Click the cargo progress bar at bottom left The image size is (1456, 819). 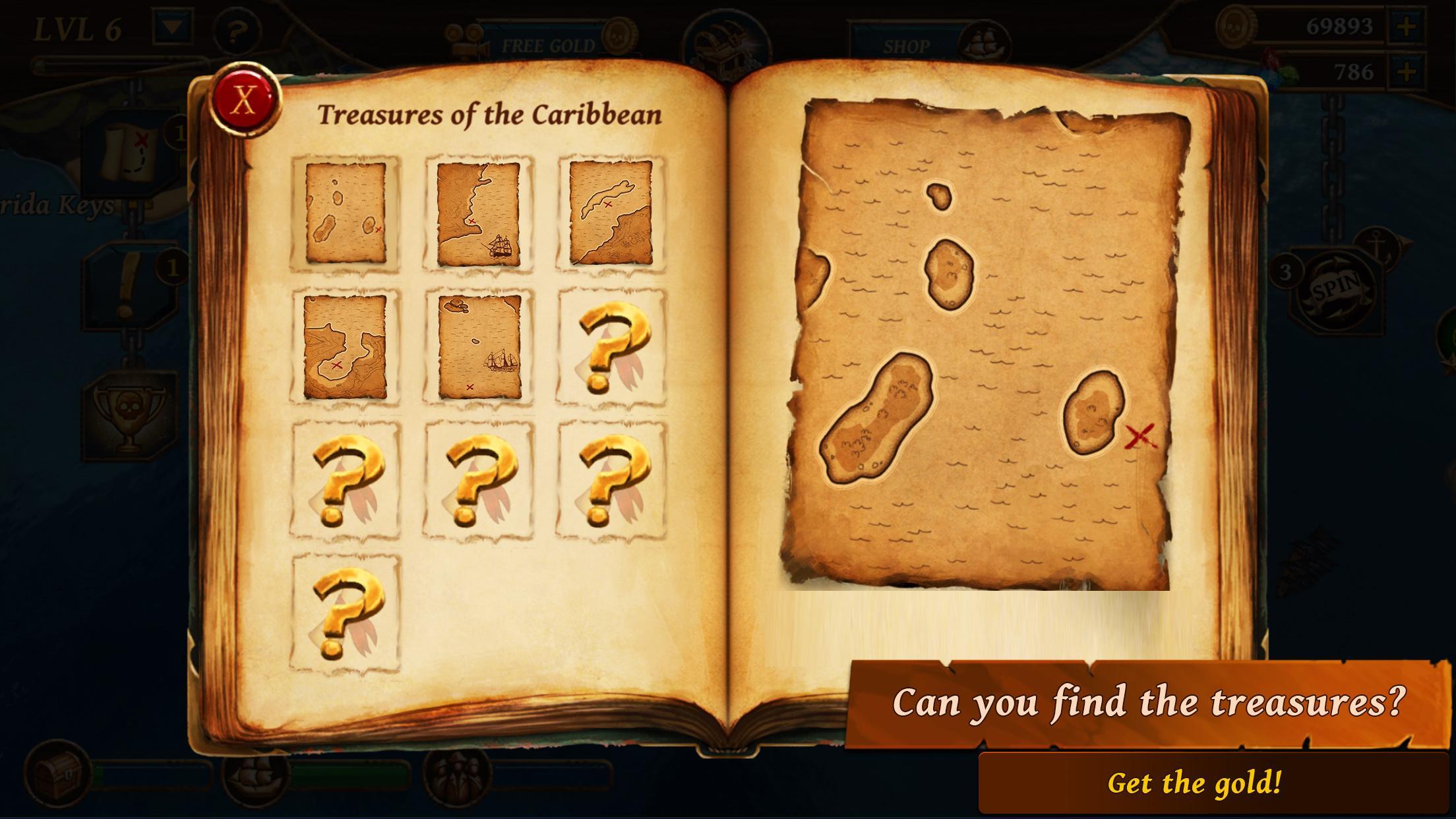152,775
